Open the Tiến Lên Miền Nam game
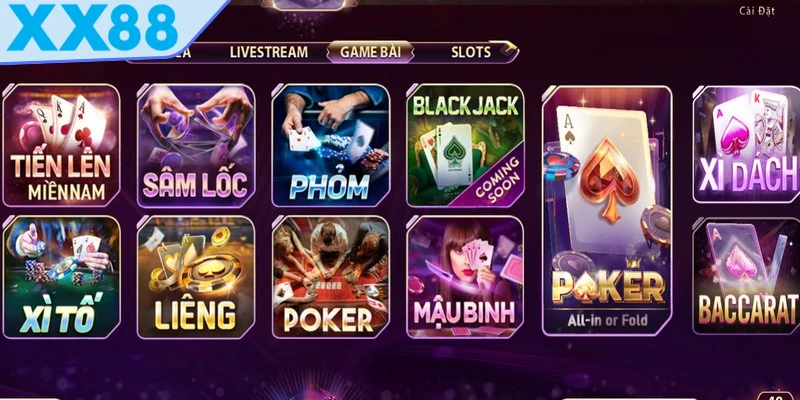Screen dimensions: 800x400 (61, 145)
